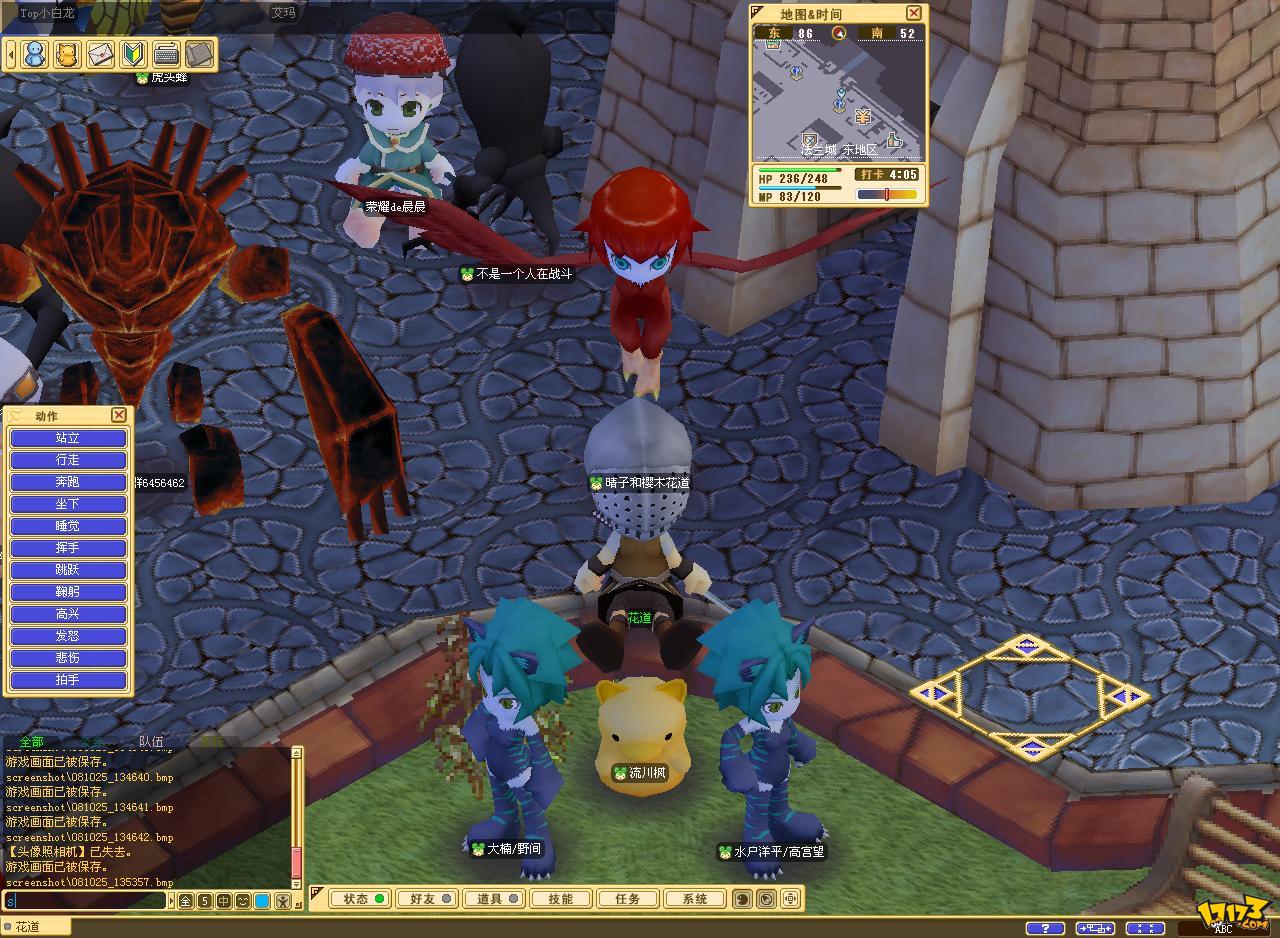This screenshot has height=938, width=1280.
Task: Open the 道具 items inventory
Action: (x=493, y=899)
